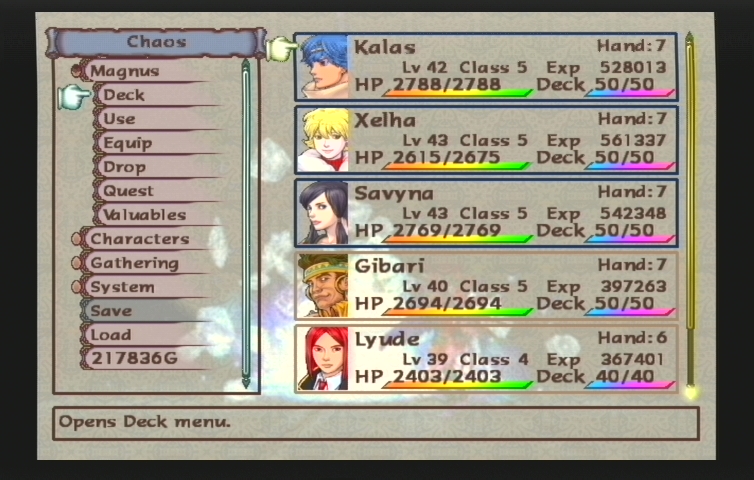Select the Gathering menu entry
Viewport: 754px width, 480px height.
click(134, 263)
